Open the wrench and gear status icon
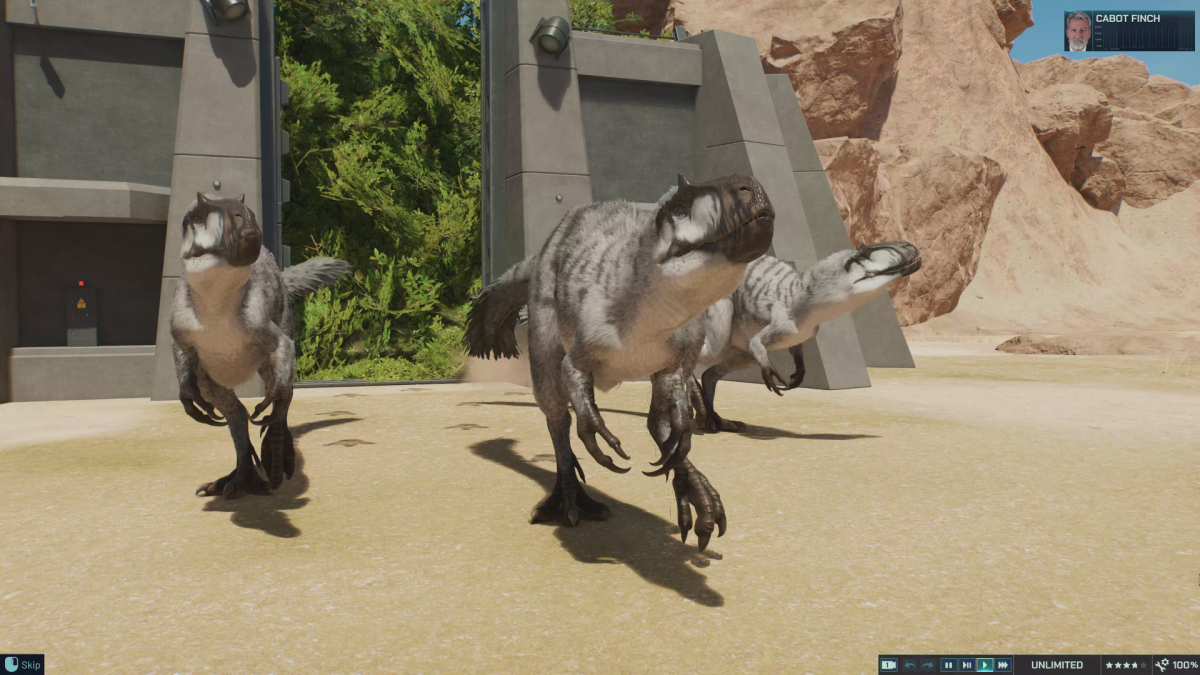This screenshot has width=1200, height=675. [x=1162, y=665]
